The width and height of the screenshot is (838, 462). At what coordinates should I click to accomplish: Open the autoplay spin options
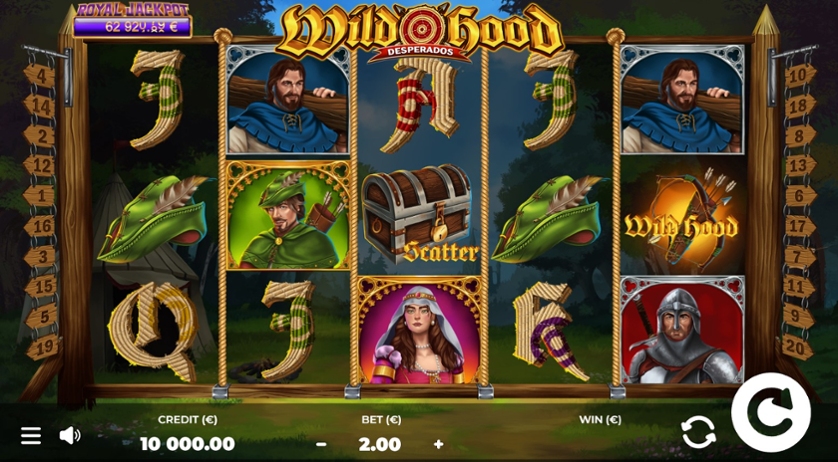698,432
